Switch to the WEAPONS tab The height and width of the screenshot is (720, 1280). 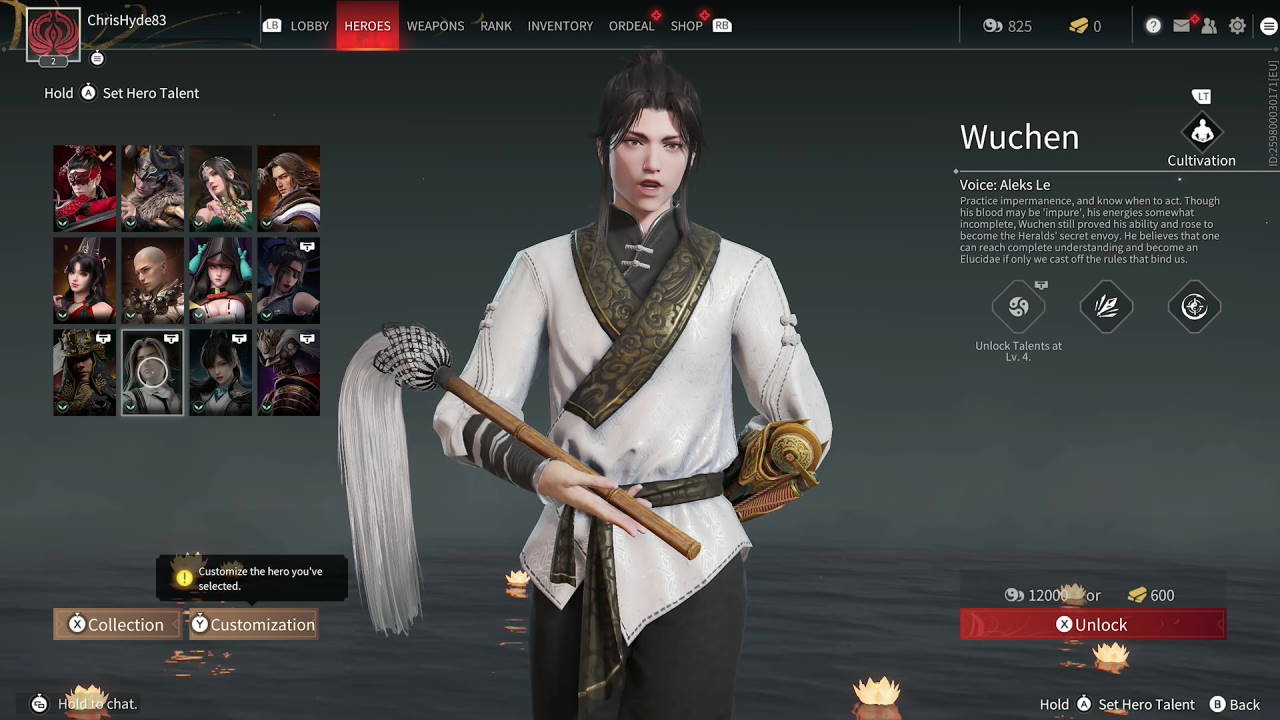pyautogui.click(x=435, y=26)
